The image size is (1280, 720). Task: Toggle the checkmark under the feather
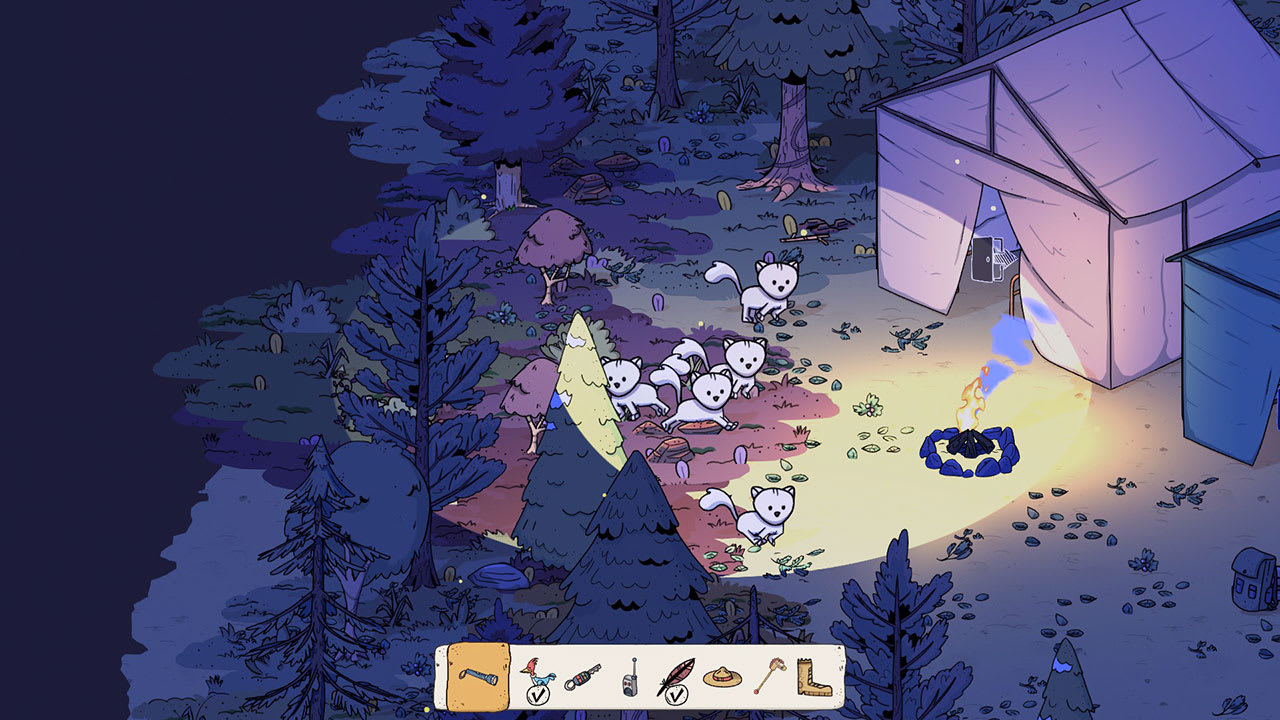675,693
